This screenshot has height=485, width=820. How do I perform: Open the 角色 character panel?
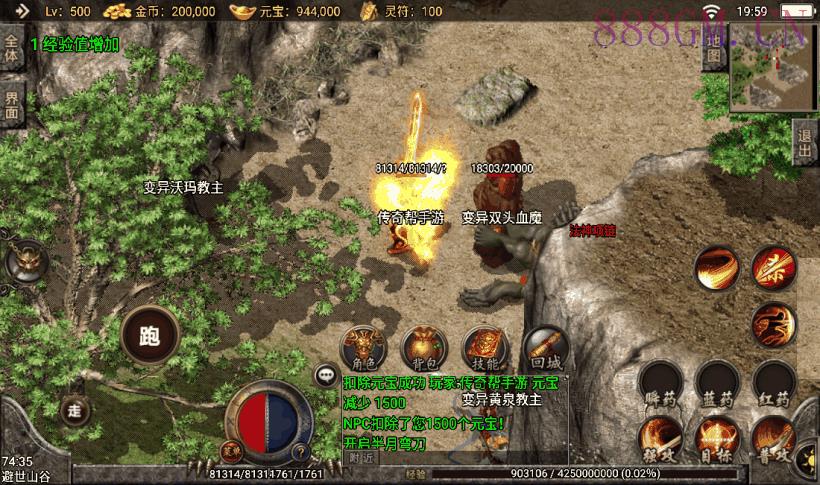(360, 344)
